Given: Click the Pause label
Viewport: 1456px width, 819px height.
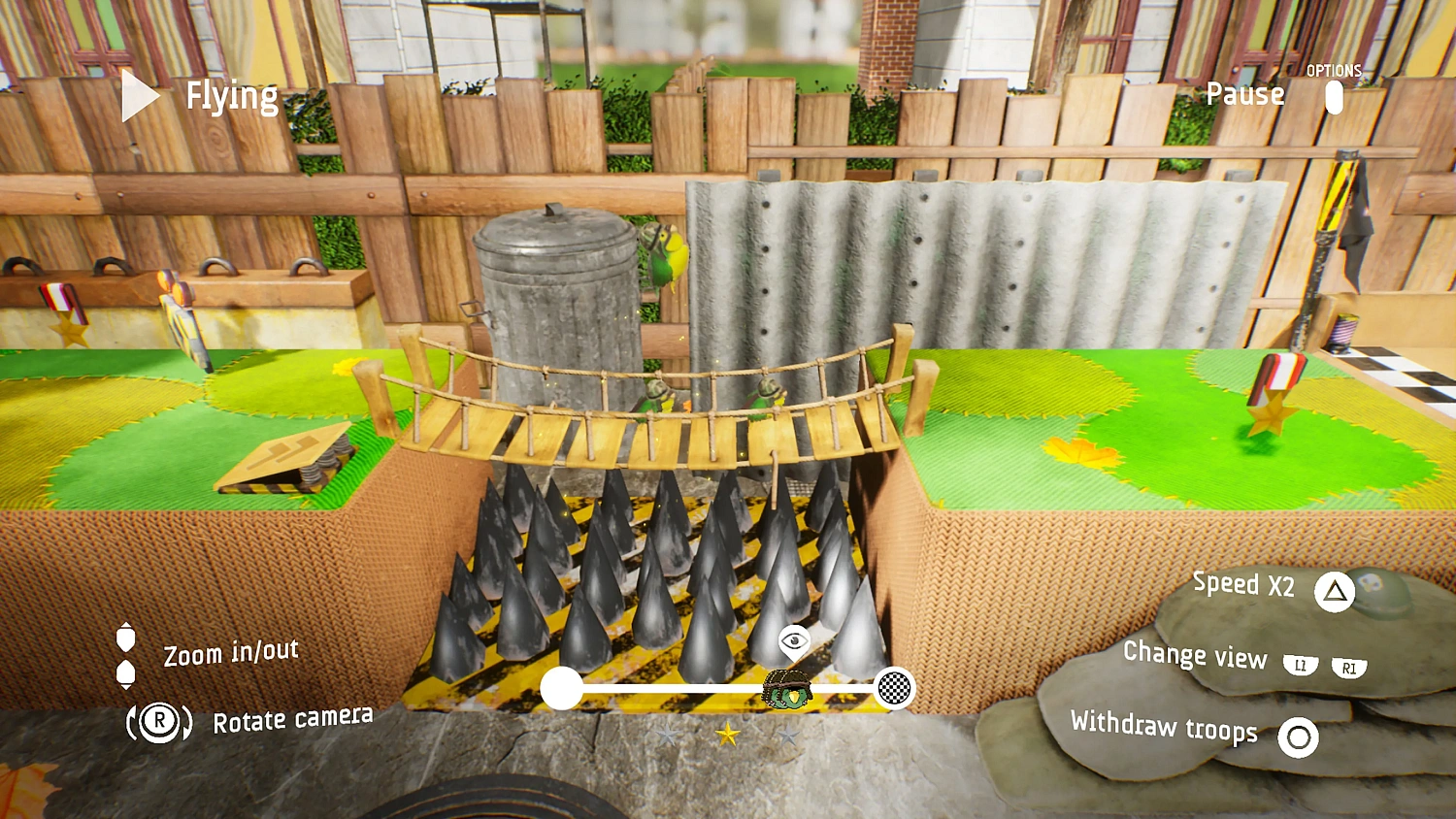Looking at the screenshot, I should (x=1244, y=94).
